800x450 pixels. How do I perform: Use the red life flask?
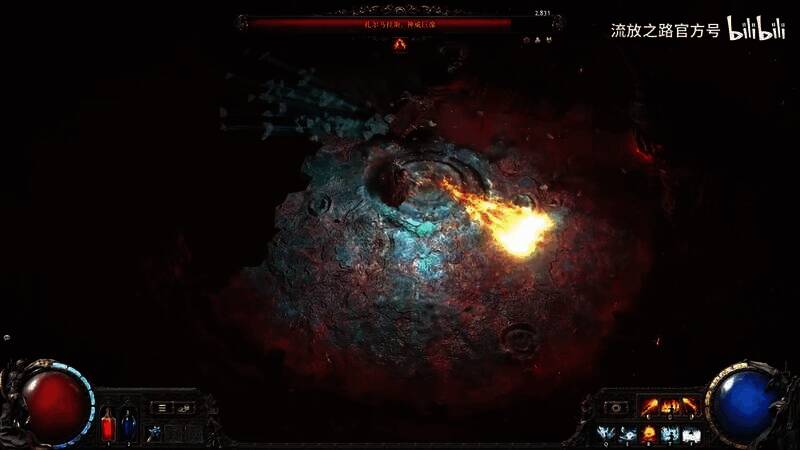pos(108,425)
